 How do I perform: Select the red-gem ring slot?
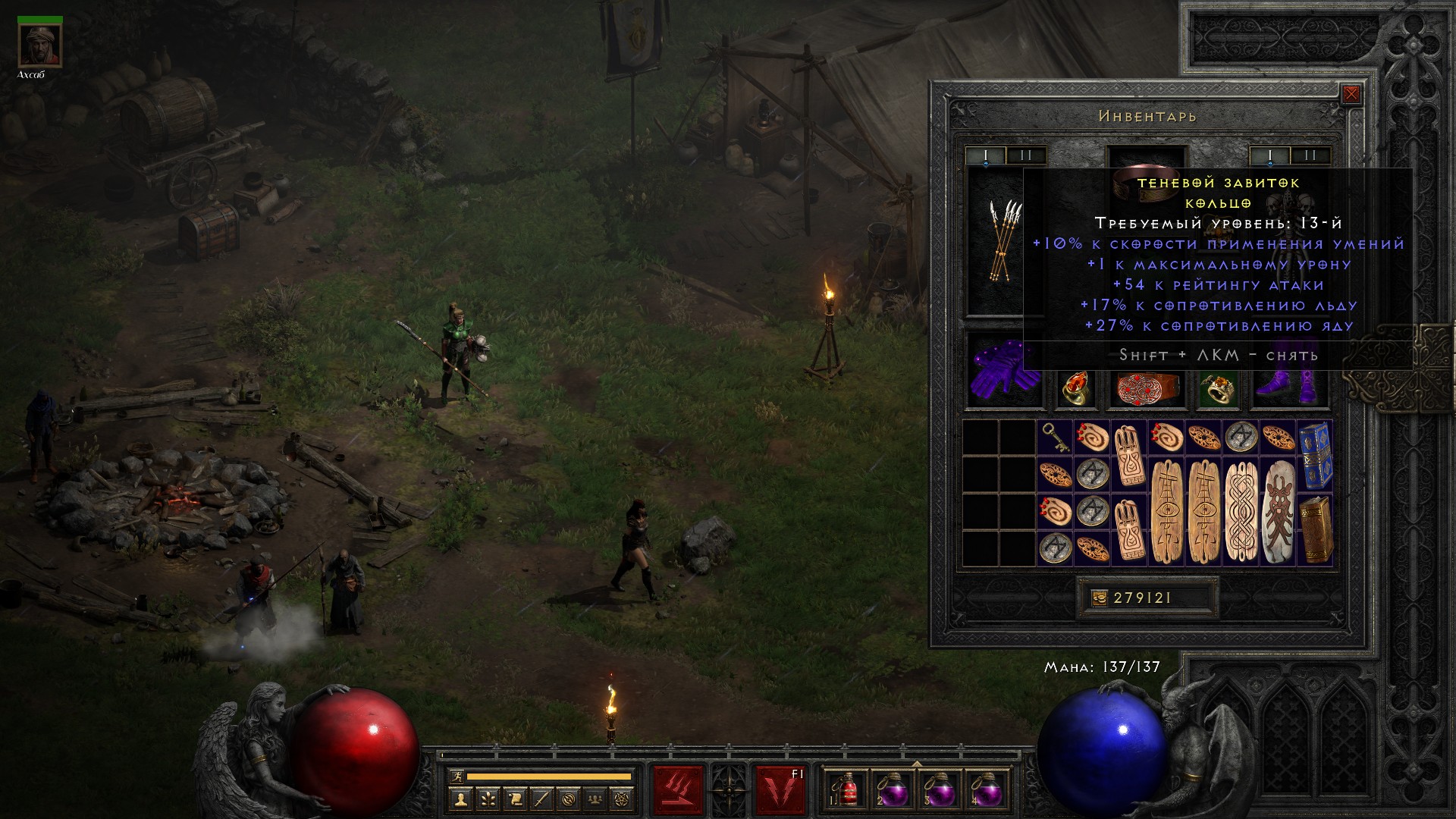[x=1075, y=388]
